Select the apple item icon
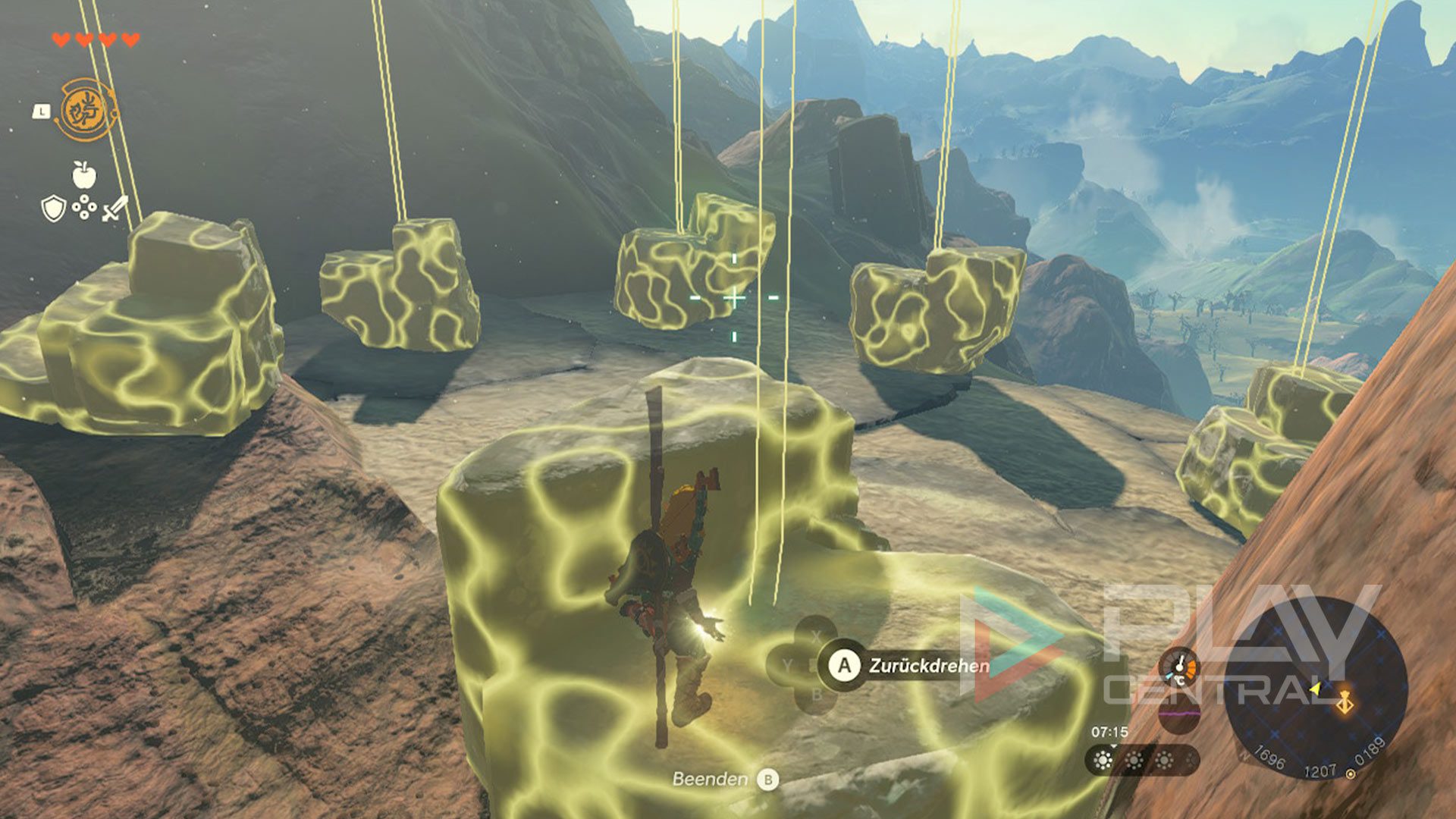The height and width of the screenshot is (819, 1456). tap(84, 175)
